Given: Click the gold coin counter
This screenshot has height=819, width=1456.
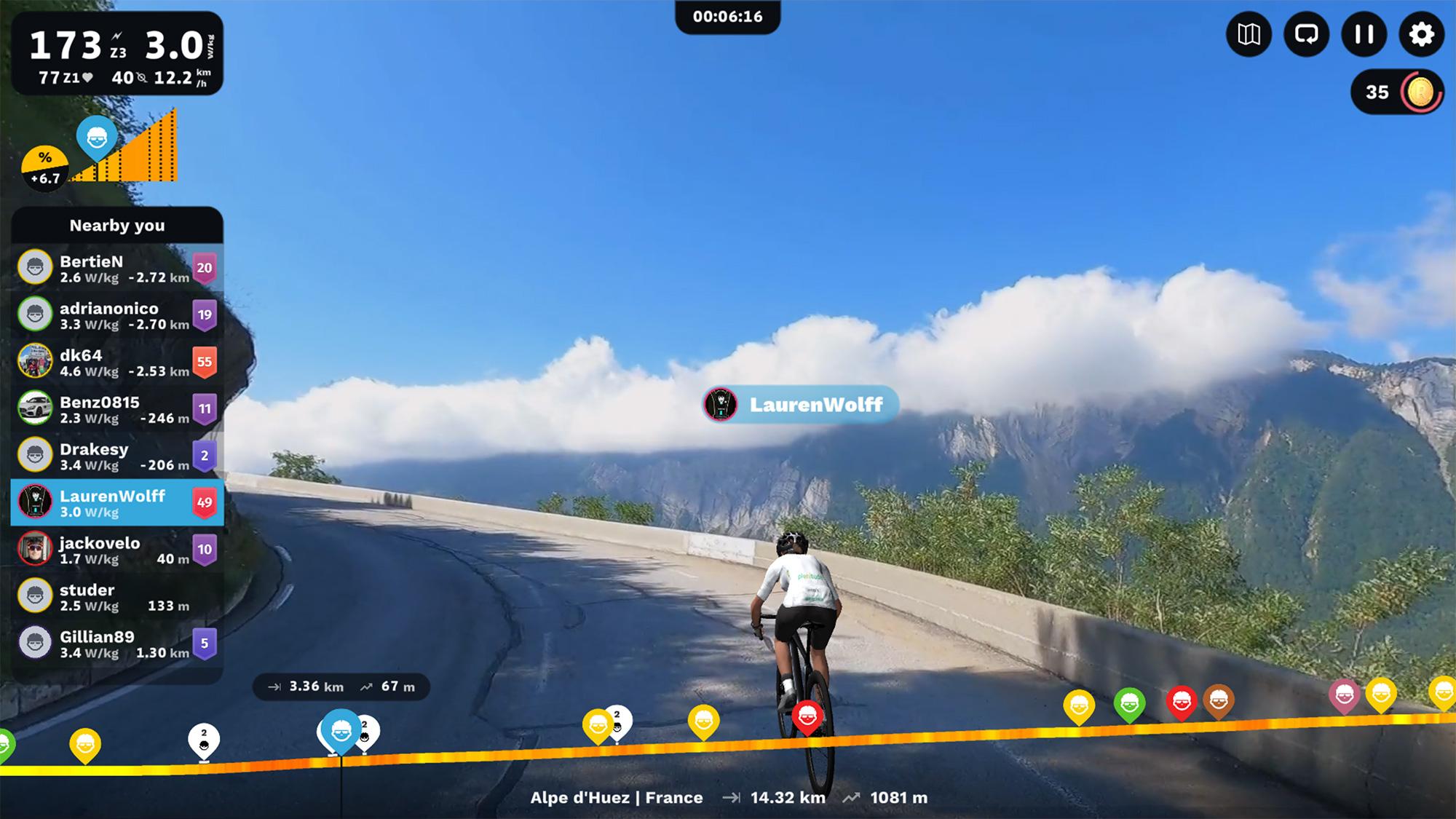Looking at the screenshot, I should (1397, 92).
